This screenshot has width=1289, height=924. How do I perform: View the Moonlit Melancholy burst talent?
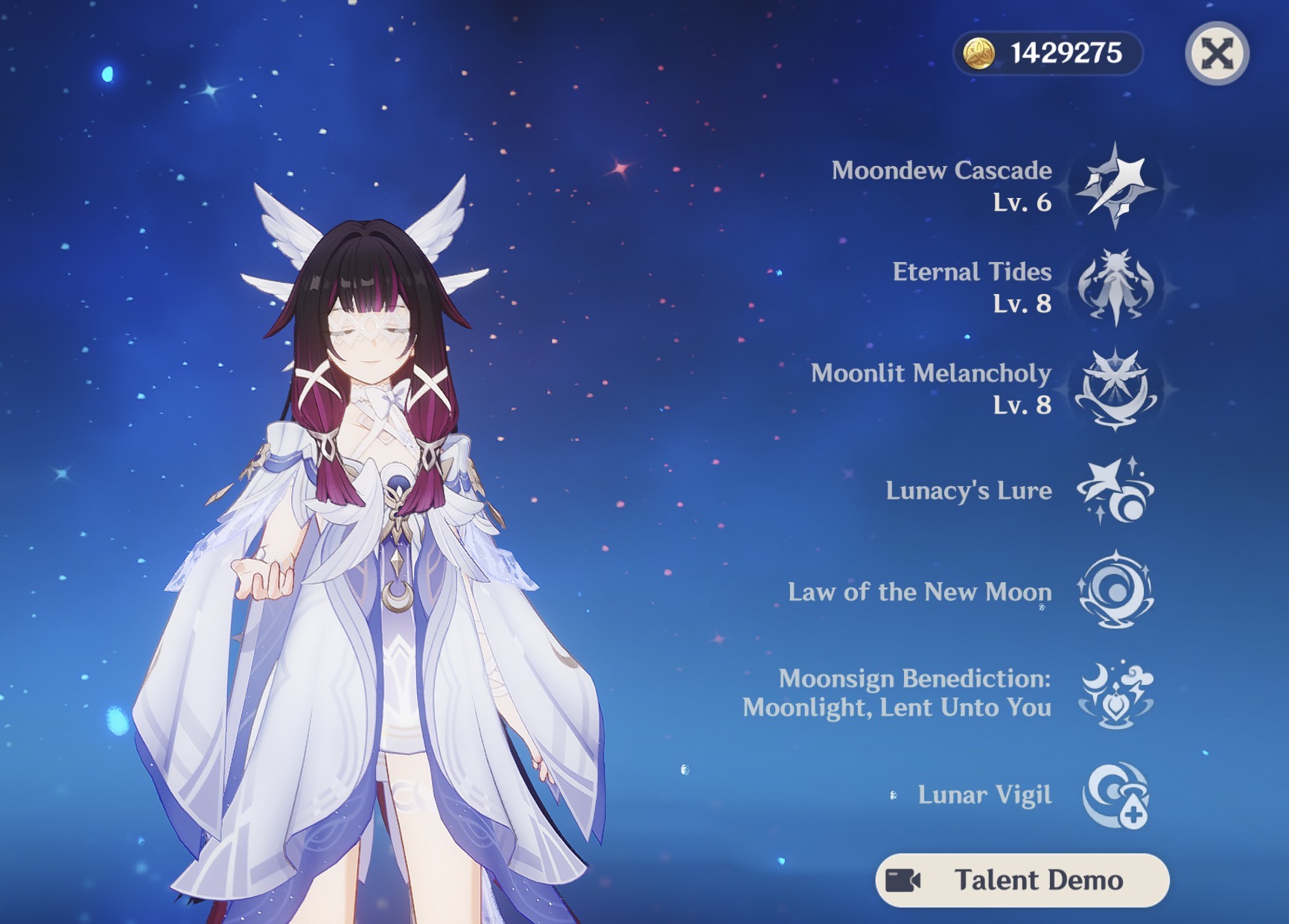(x=1115, y=389)
